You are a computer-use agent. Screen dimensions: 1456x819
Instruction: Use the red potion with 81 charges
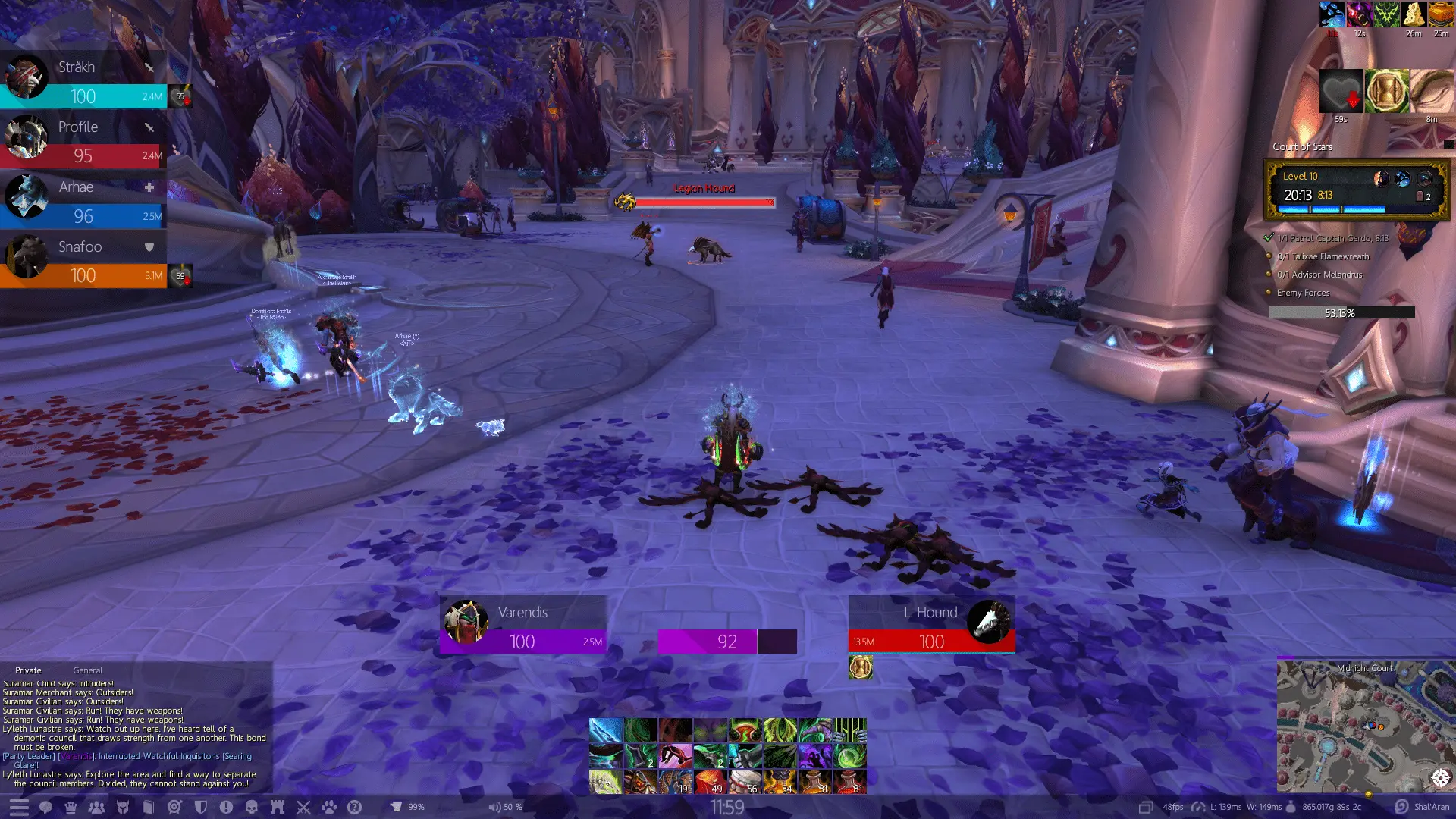tap(850, 782)
